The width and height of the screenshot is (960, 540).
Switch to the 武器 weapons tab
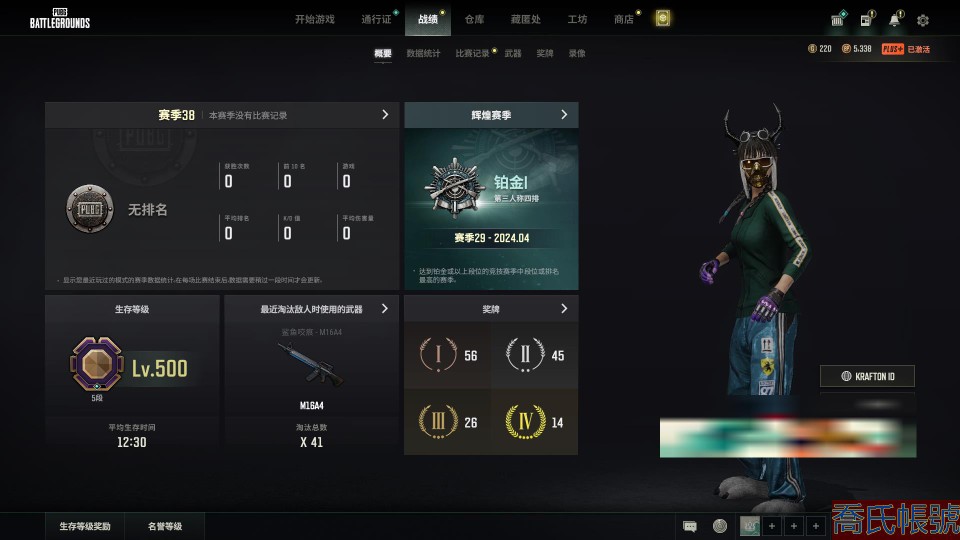[512, 53]
